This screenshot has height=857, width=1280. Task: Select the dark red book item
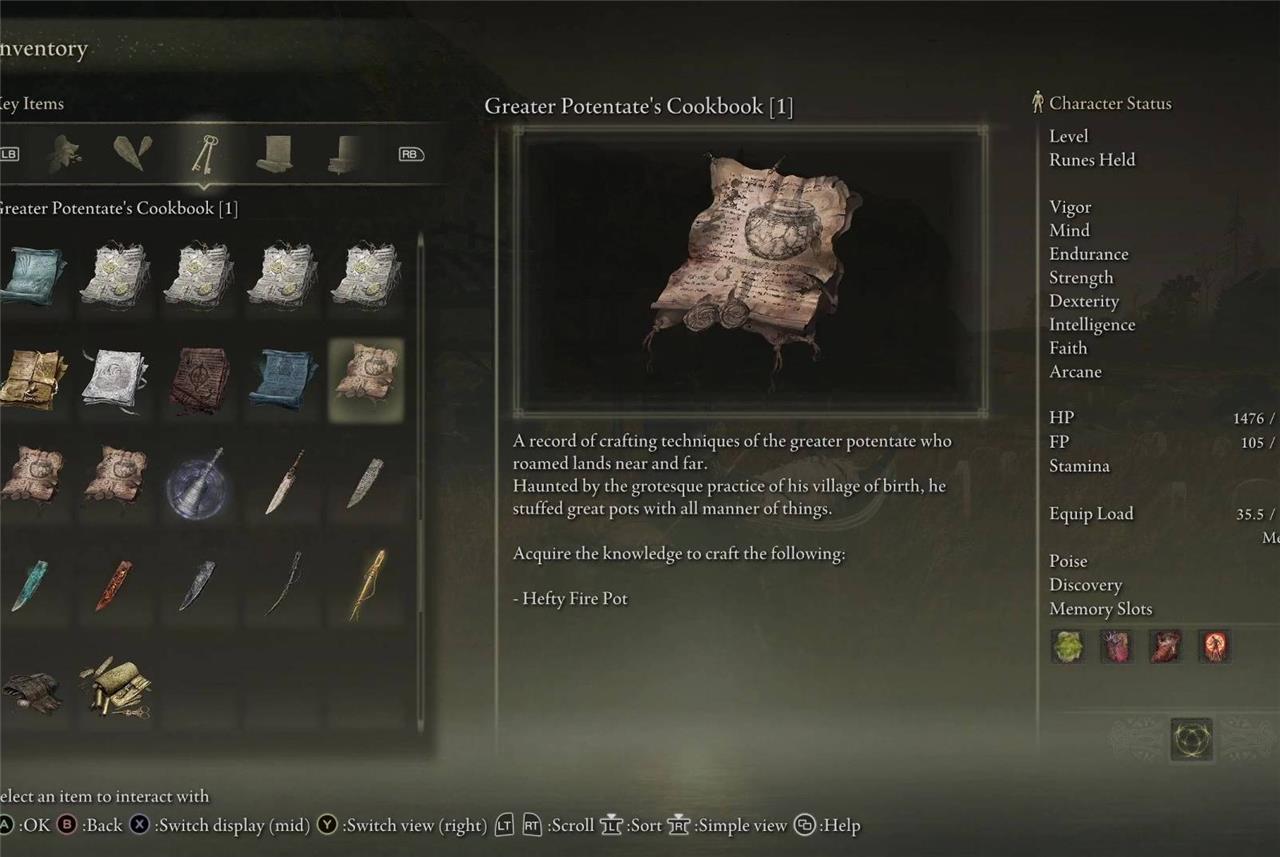[199, 378]
